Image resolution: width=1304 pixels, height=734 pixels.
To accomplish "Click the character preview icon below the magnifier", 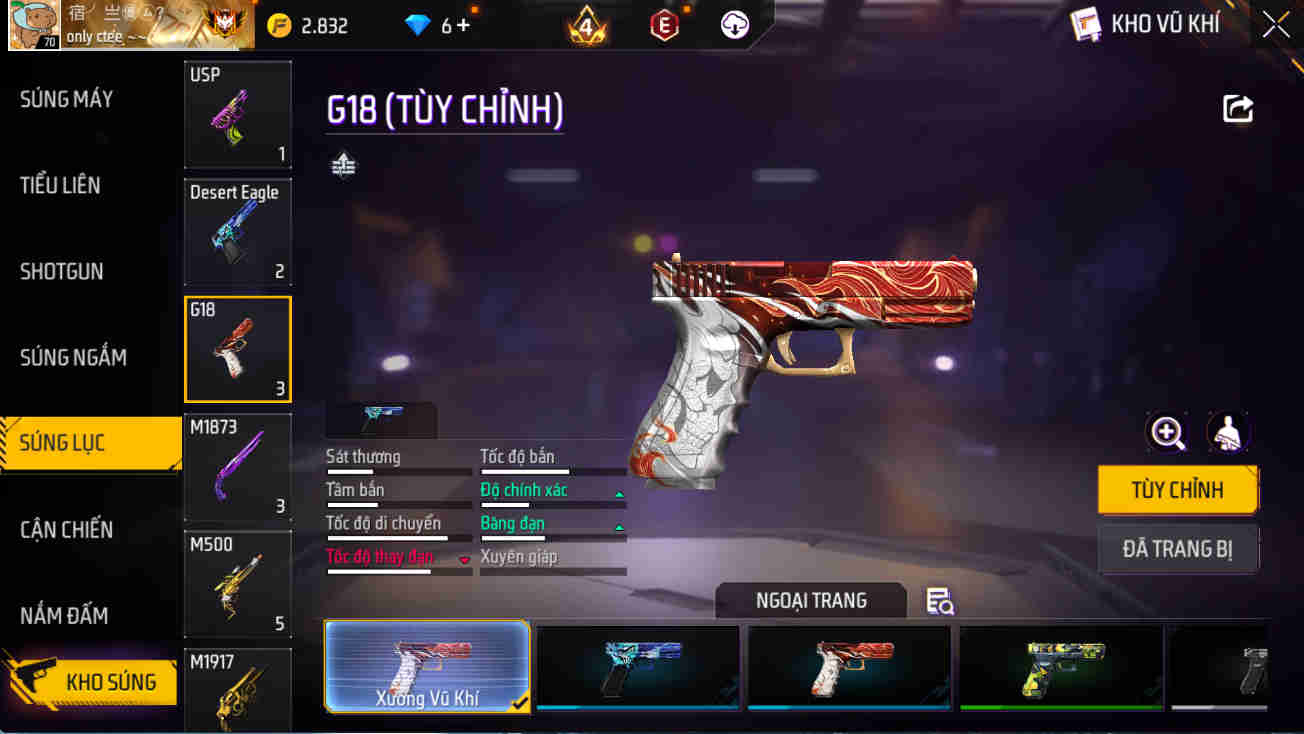I will tap(1227, 432).
